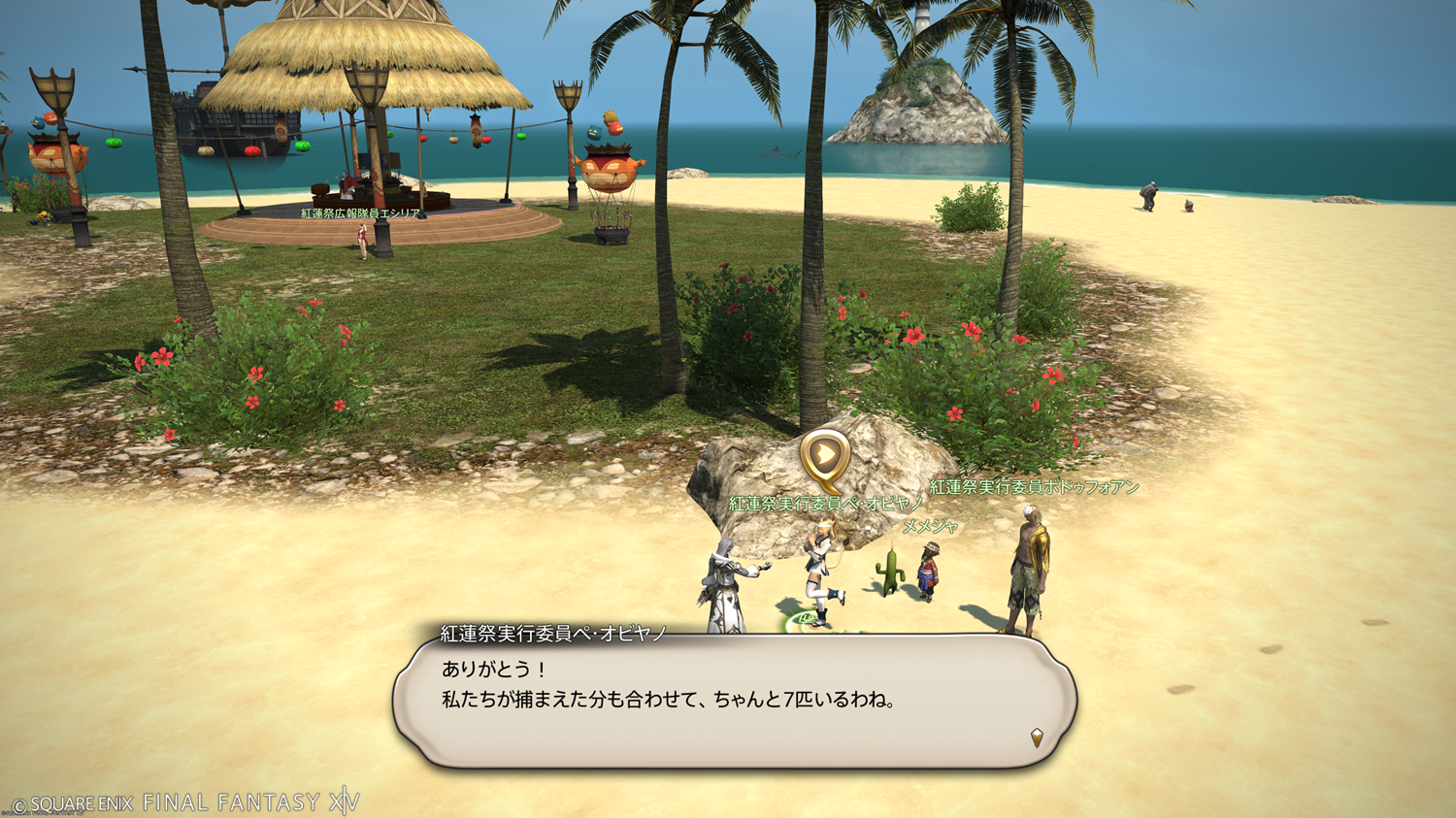Image resolution: width=1456 pixels, height=818 pixels.
Task: Select the メメジャ nameplate
Action: pos(930,527)
